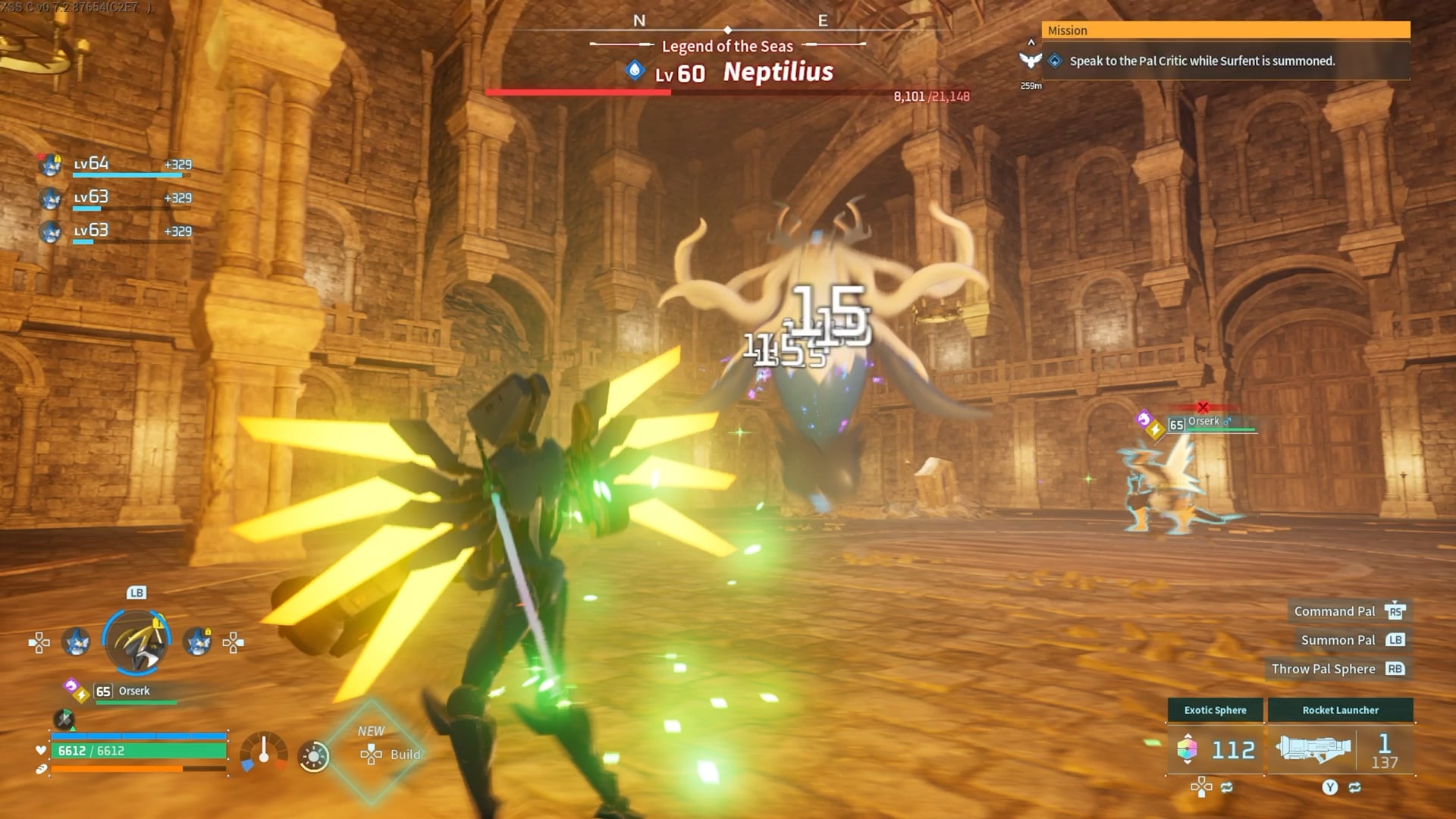Click the orange Mission header bar
The height and width of the screenshot is (819, 1456).
[x=1225, y=30]
